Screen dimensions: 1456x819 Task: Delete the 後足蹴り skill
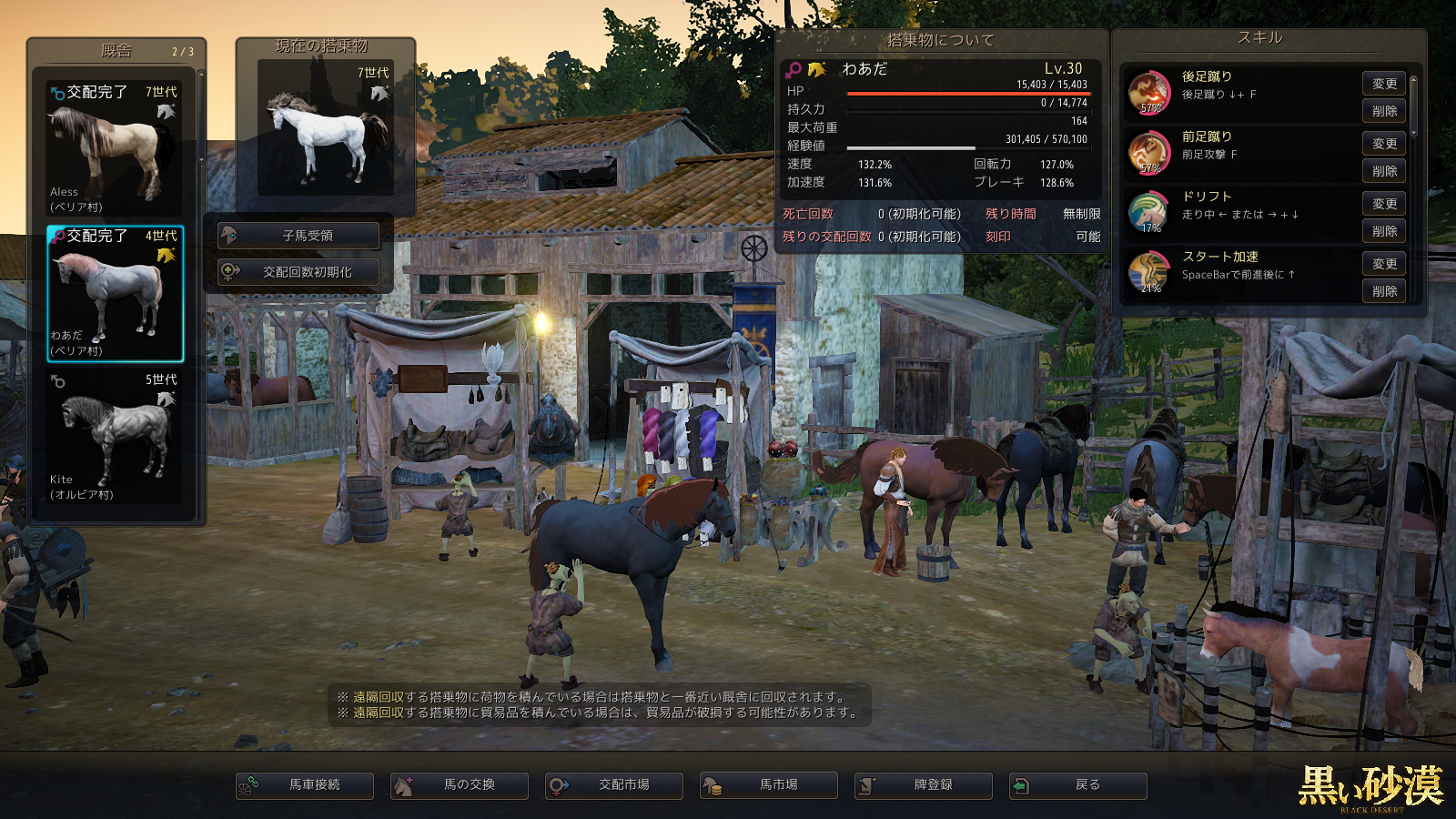click(x=1384, y=111)
